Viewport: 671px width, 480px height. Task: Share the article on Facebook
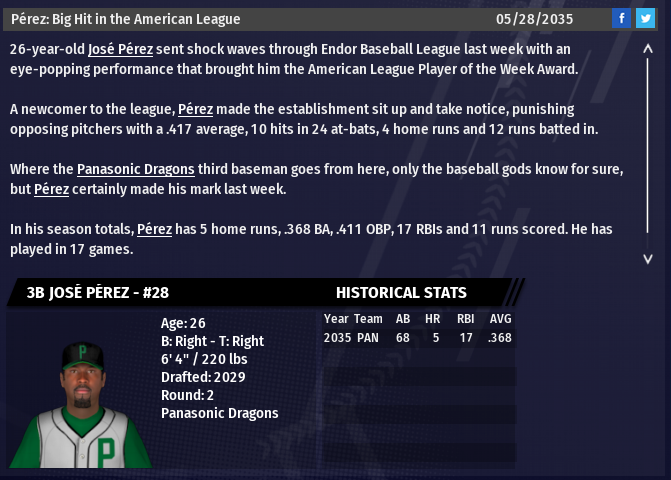click(x=621, y=18)
